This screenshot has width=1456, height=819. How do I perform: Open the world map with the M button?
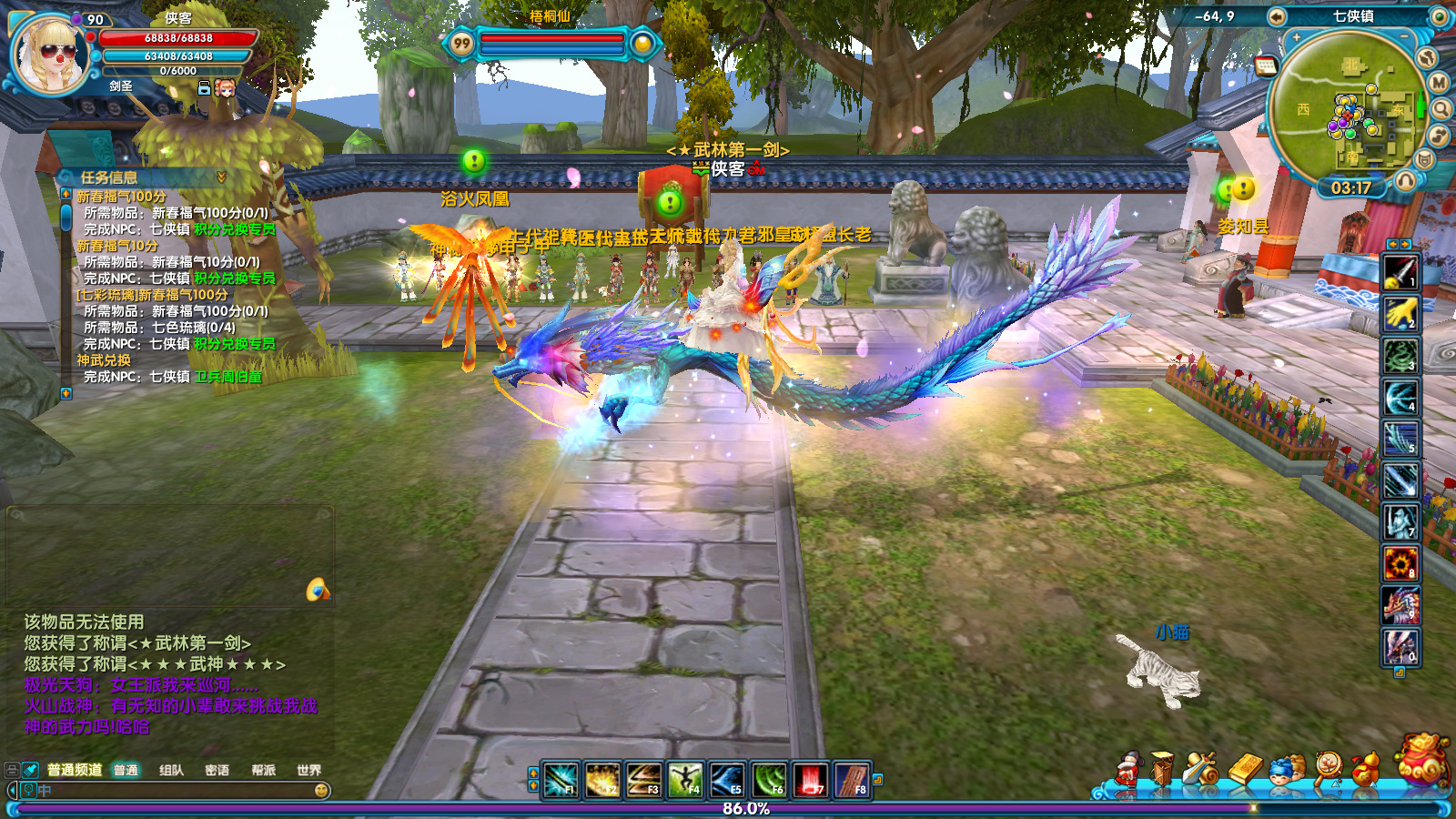[x=1439, y=83]
